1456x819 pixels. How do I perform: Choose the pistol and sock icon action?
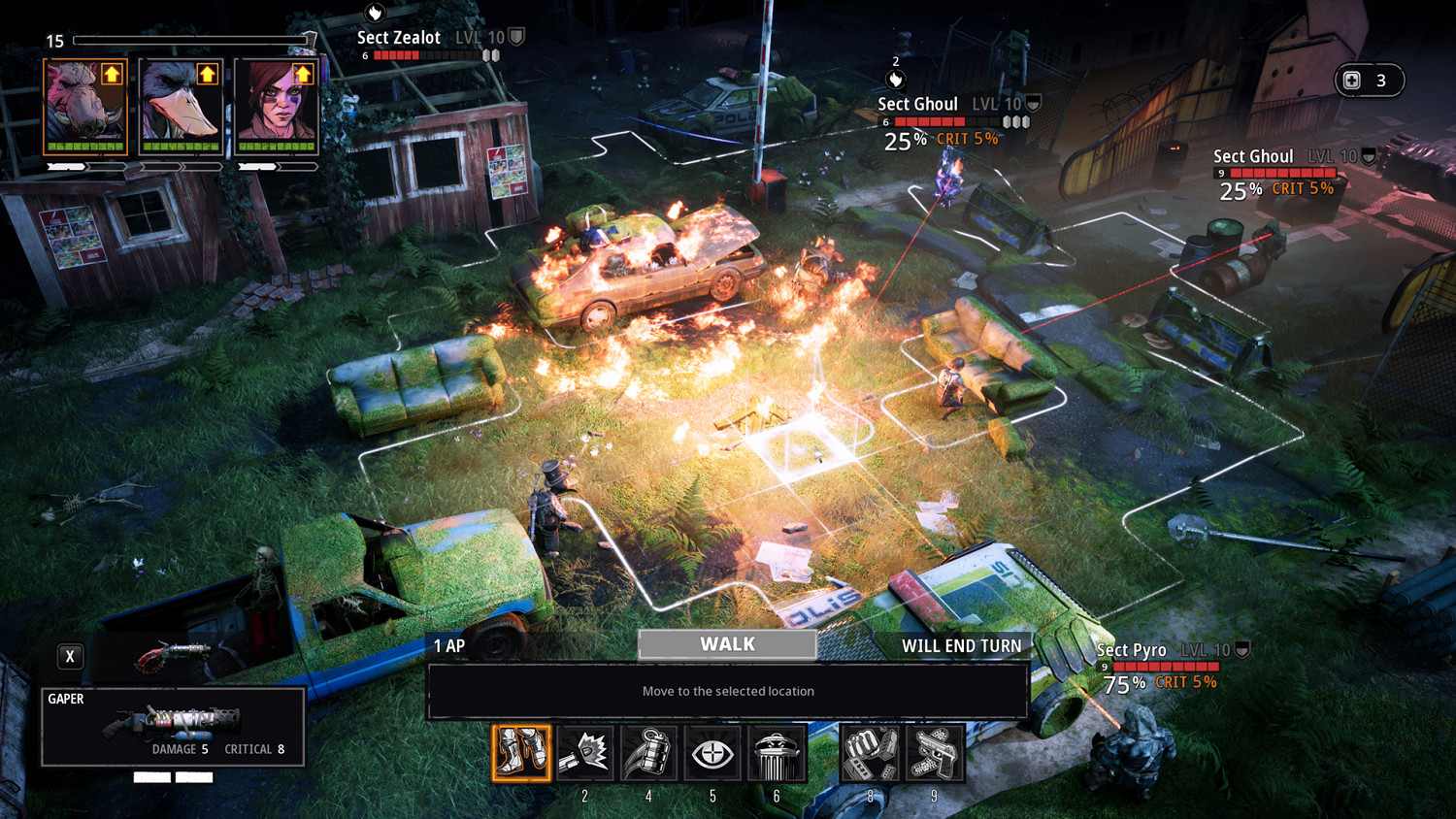tap(934, 753)
